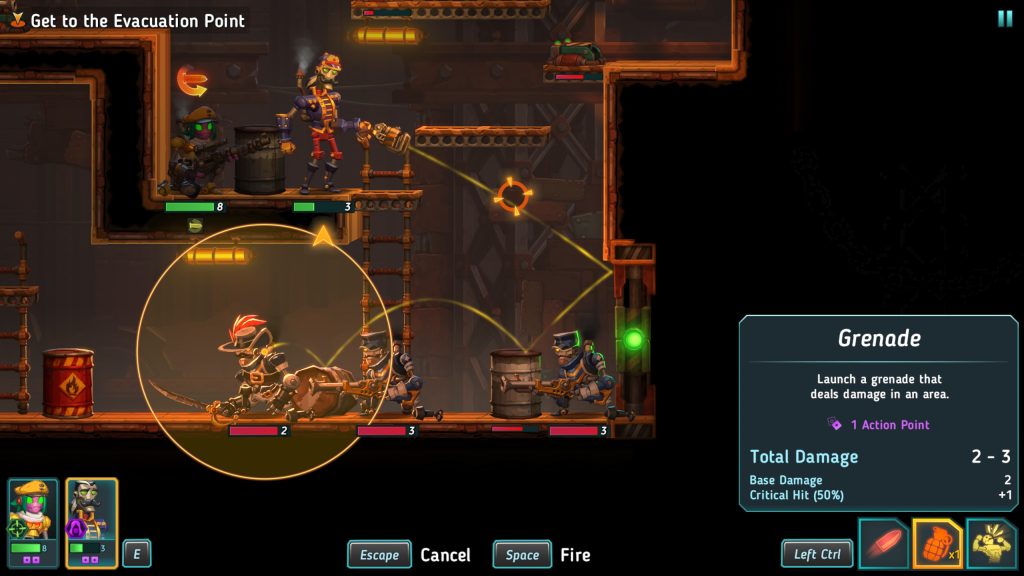Viewport: 1024px width, 576px height.
Task: Activate the flexing robot ability
Action: tap(991, 543)
